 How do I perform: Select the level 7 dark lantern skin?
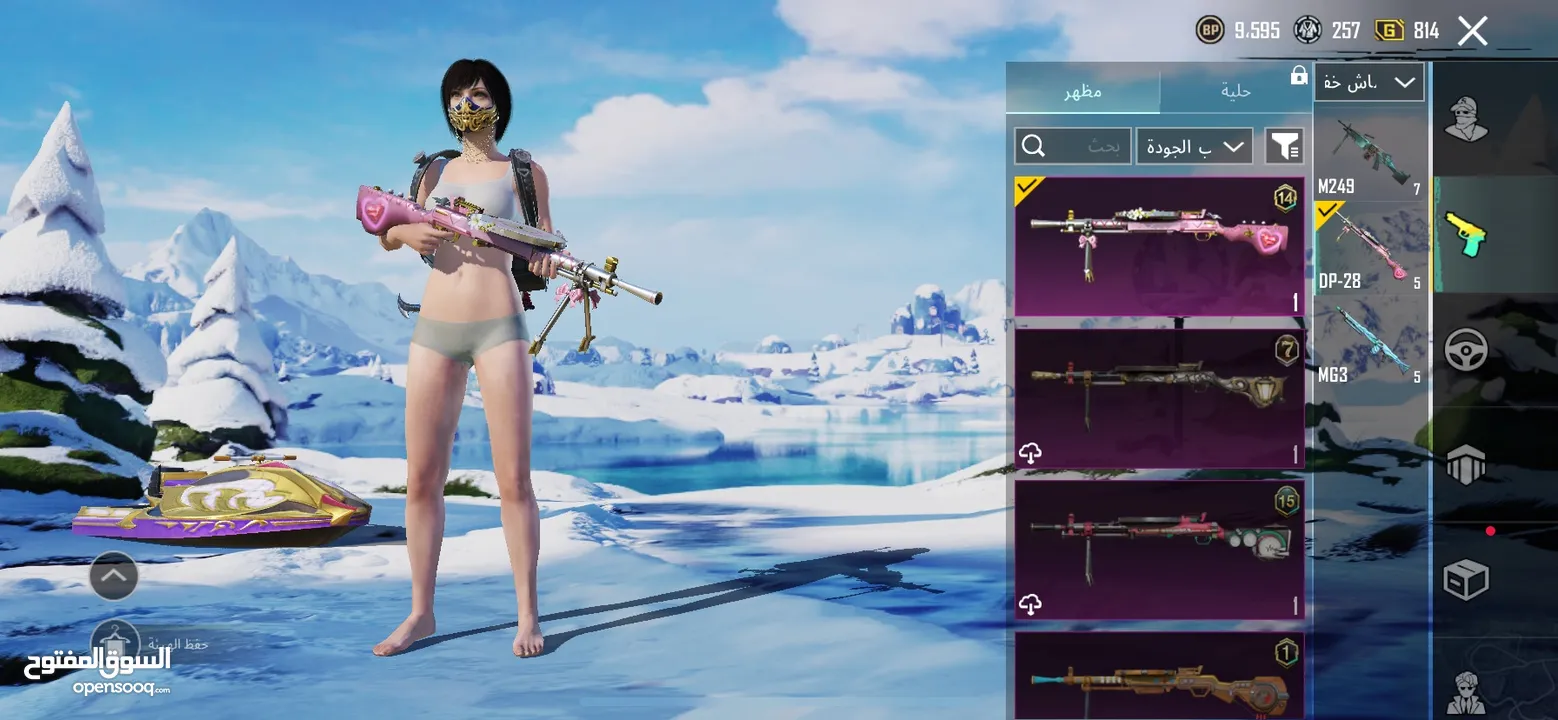[1159, 398]
